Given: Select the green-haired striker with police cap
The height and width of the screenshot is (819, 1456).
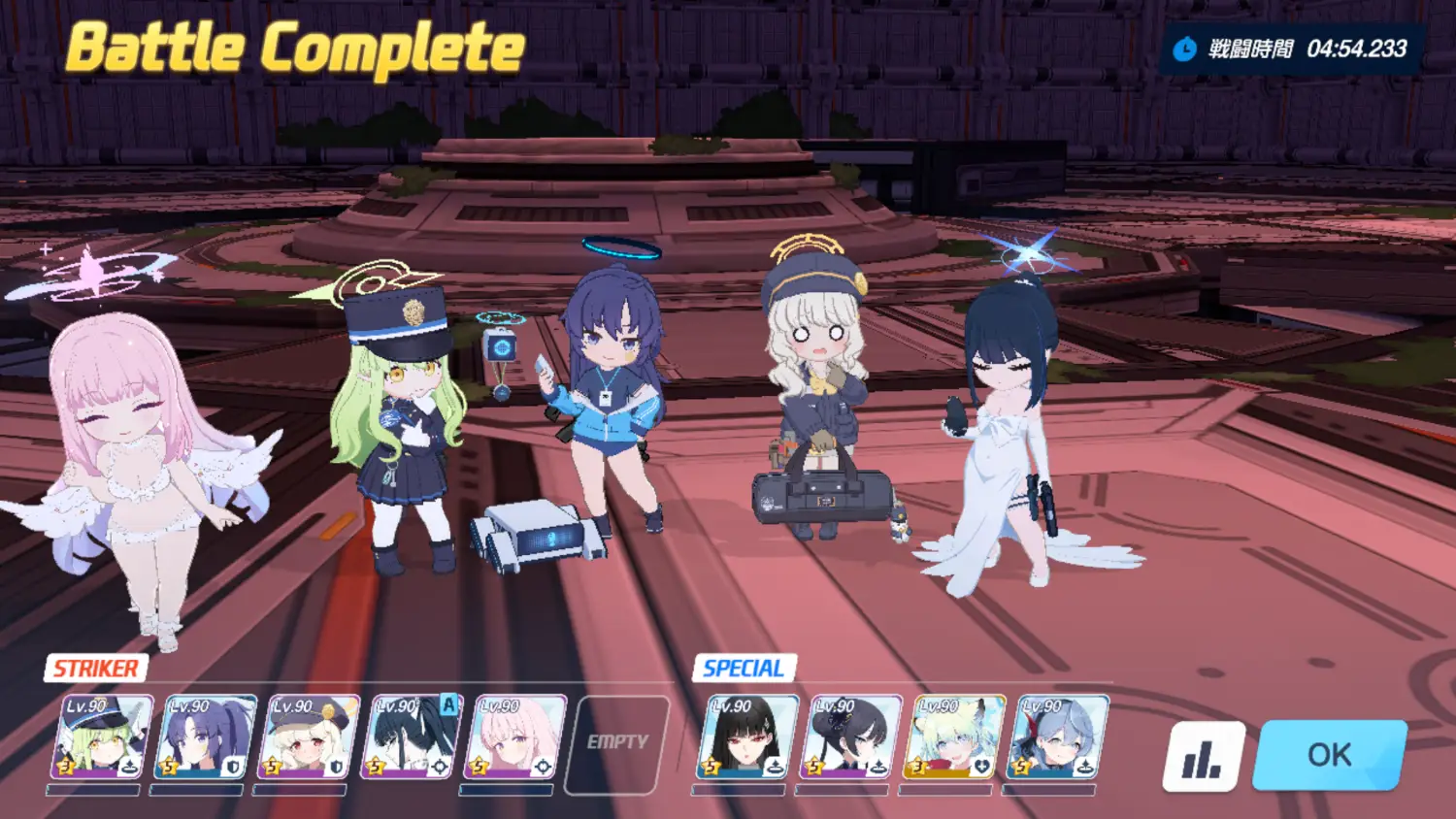Looking at the screenshot, I should tap(103, 737).
